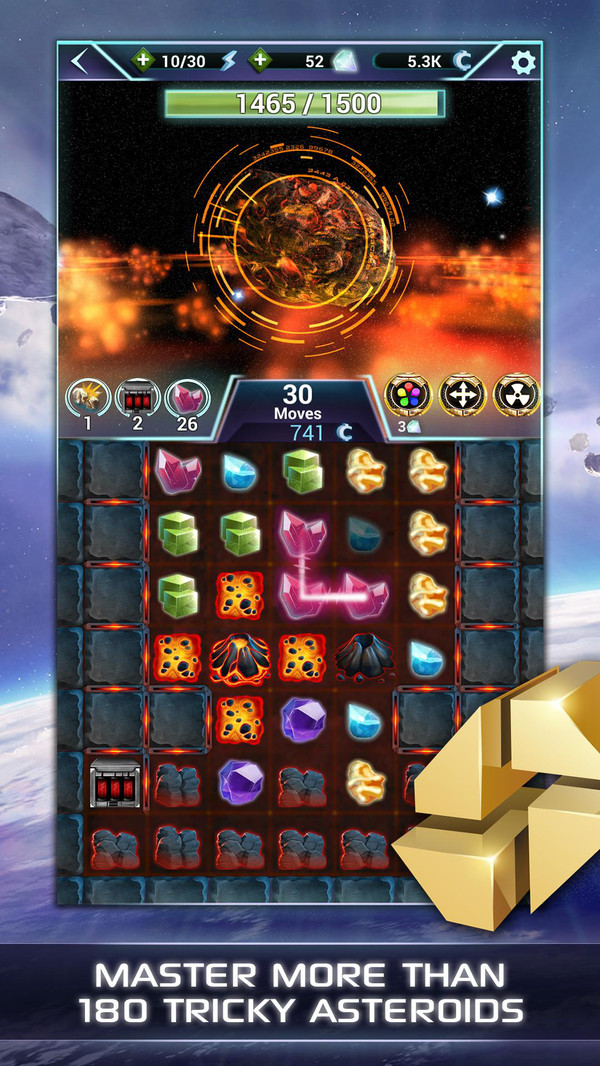Add more energy with the plus button
The image size is (600, 1066).
tap(143, 61)
